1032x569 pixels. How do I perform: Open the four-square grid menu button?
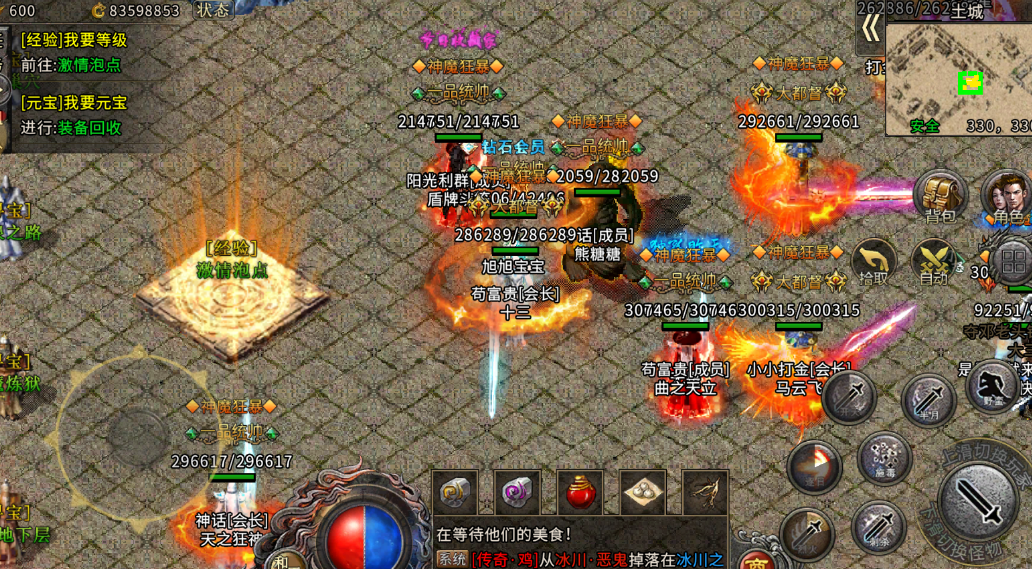pos(1013,263)
